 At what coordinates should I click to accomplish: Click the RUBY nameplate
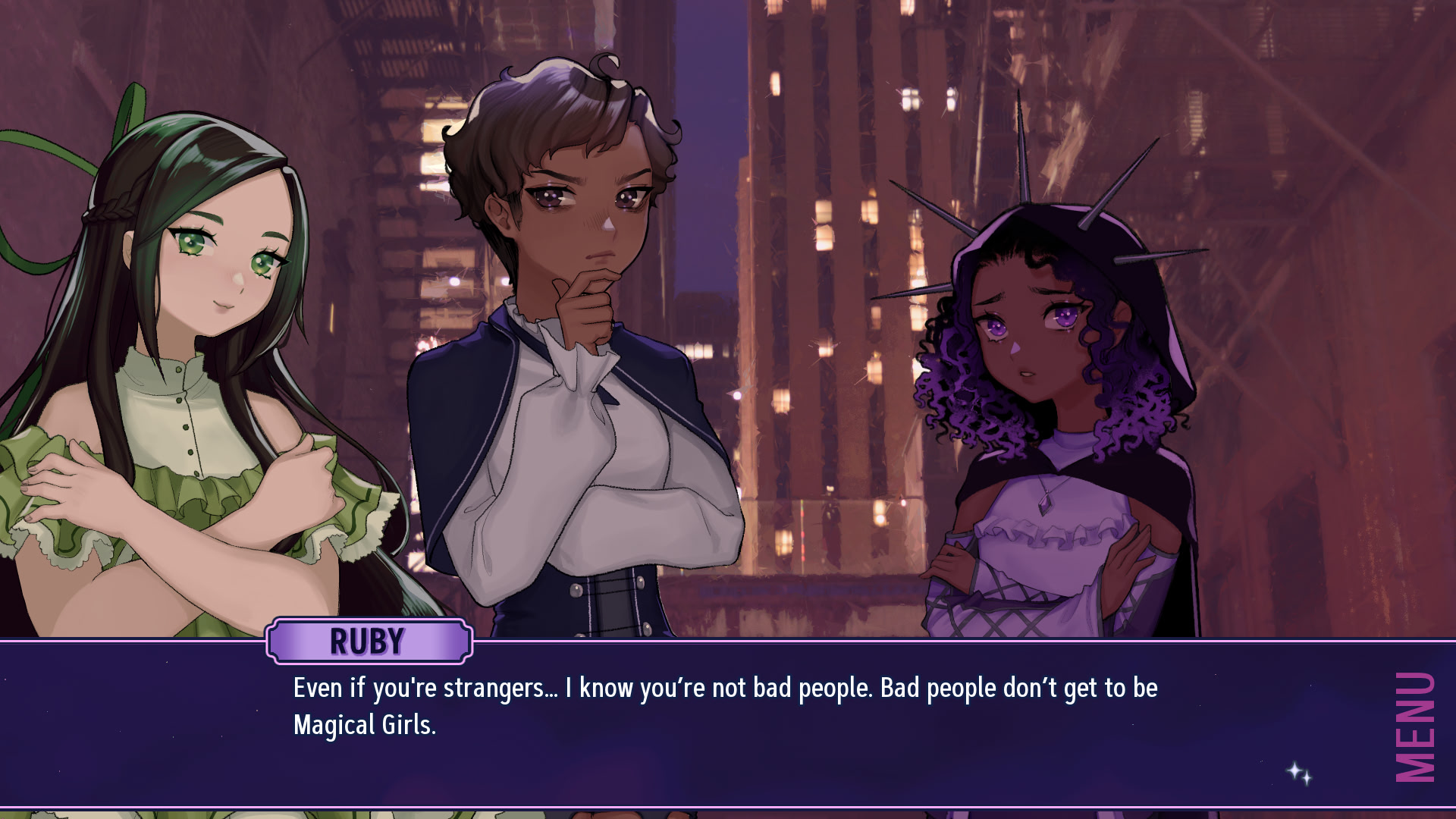click(367, 641)
